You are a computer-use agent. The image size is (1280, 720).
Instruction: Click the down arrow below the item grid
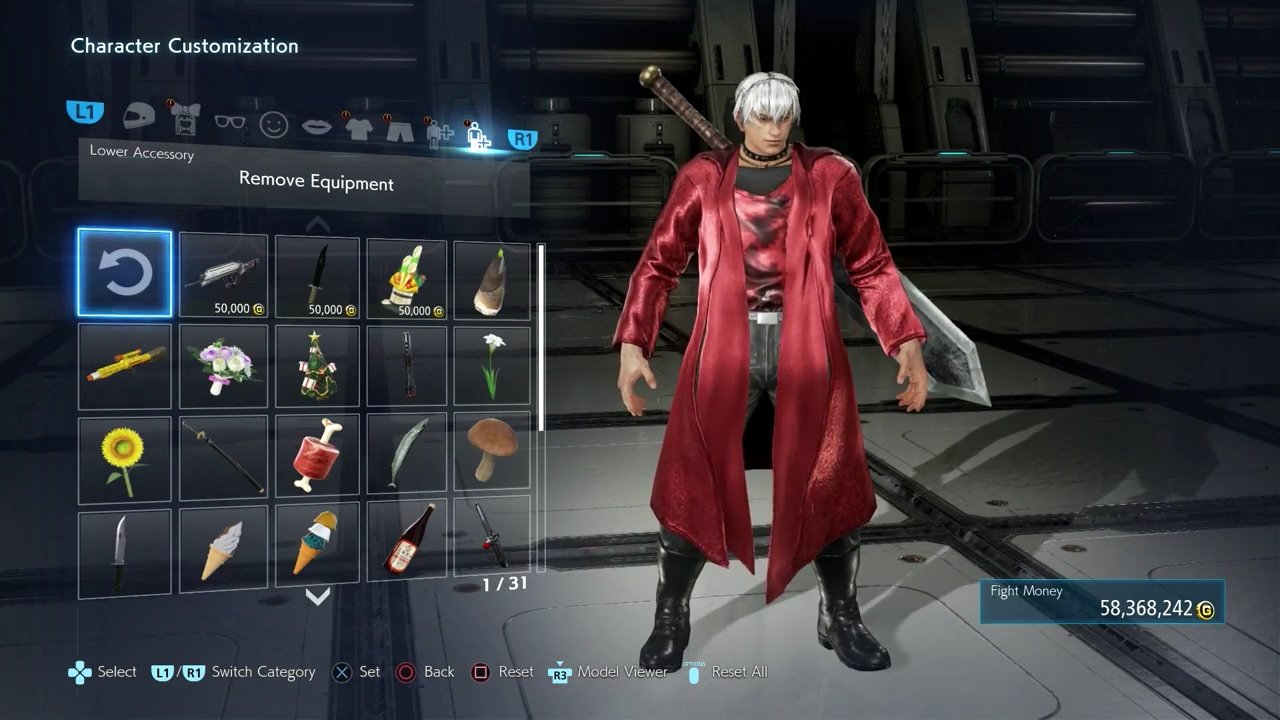pyautogui.click(x=317, y=597)
